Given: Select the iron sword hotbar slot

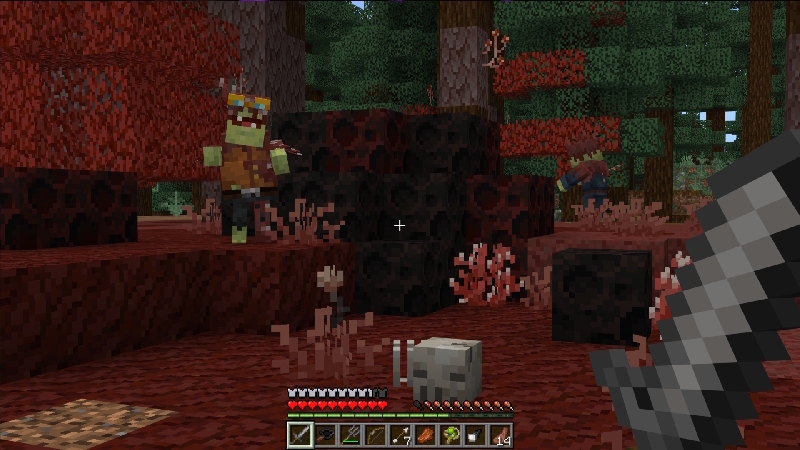Looking at the screenshot, I should tap(299, 435).
